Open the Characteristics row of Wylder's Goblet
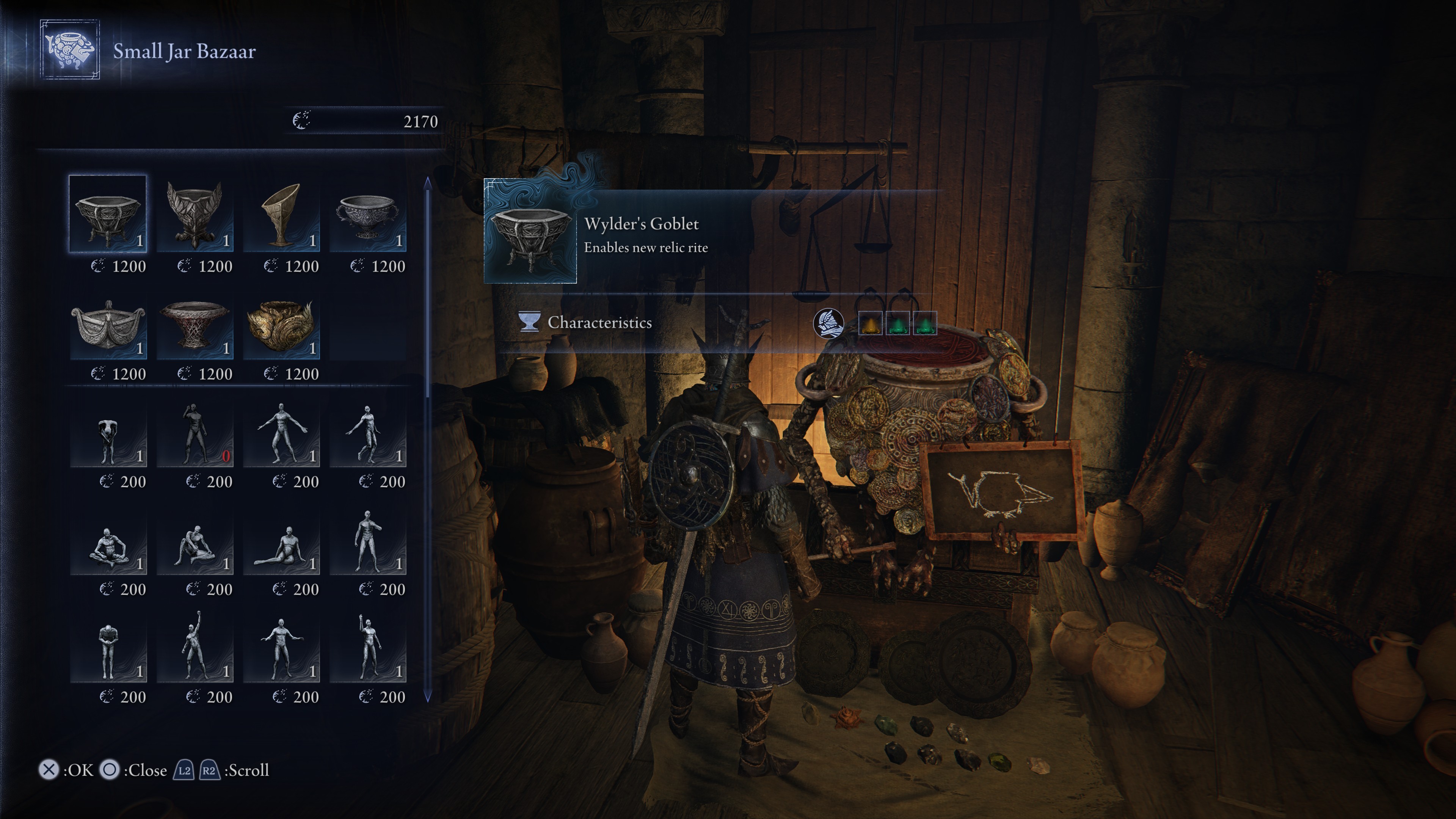The height and width of the screenshot is (819, 1456). pyautogui.click(x=599, y=323)
